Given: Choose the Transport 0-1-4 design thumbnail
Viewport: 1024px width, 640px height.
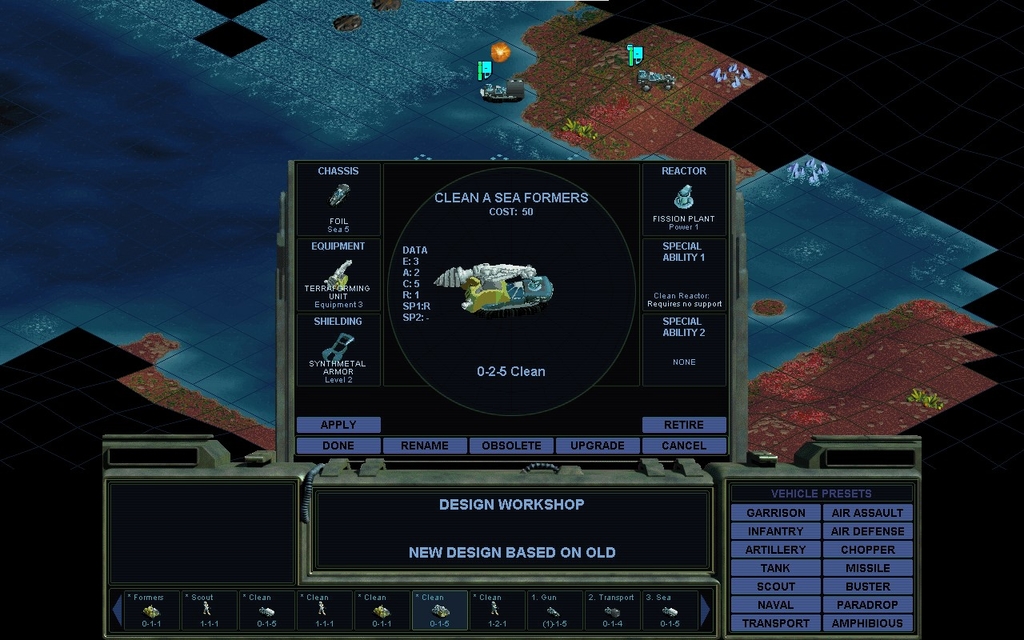Looking at the screenshot, I should tap(611, 610).
